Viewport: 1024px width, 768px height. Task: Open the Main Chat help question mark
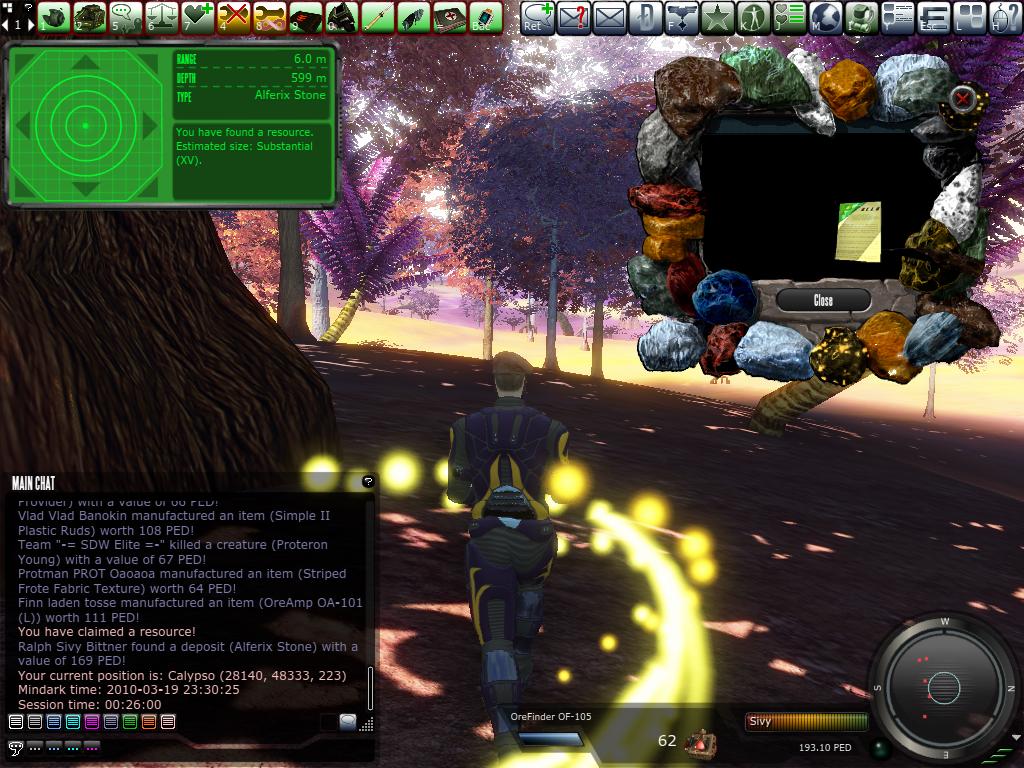[x=368, y=482]
